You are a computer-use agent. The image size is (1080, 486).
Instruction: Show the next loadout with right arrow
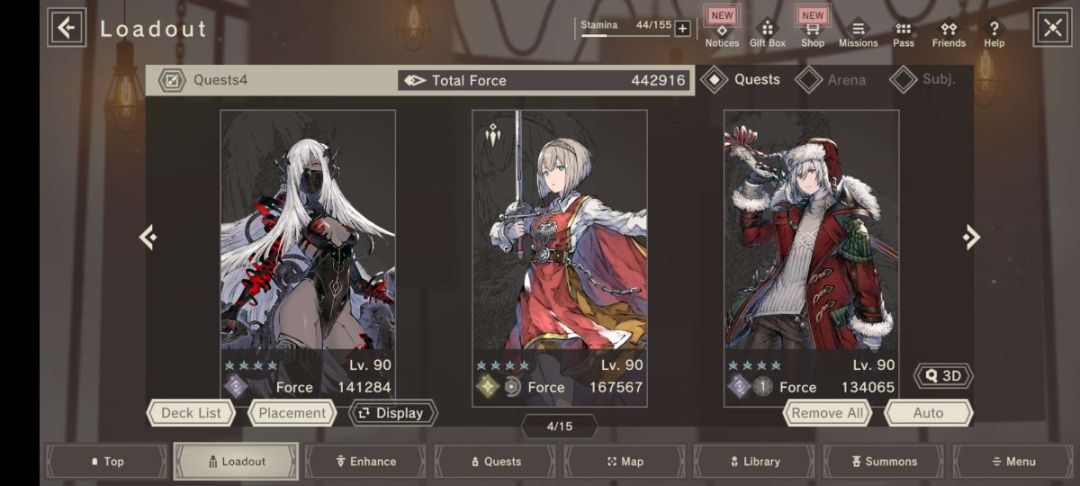[971, 237]
